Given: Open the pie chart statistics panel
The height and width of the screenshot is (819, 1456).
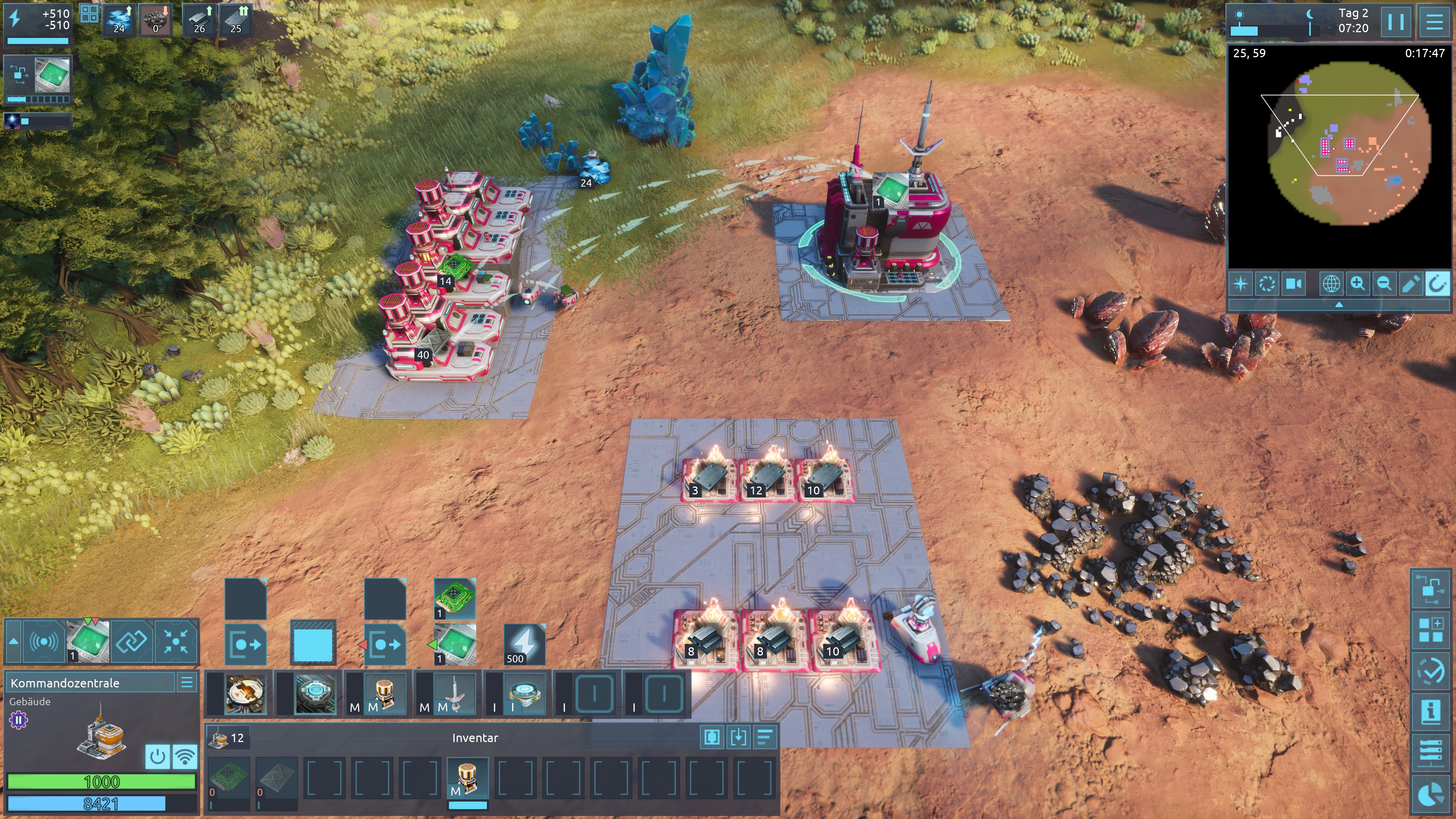Looking at the screenshot, I should (1431, 794).
